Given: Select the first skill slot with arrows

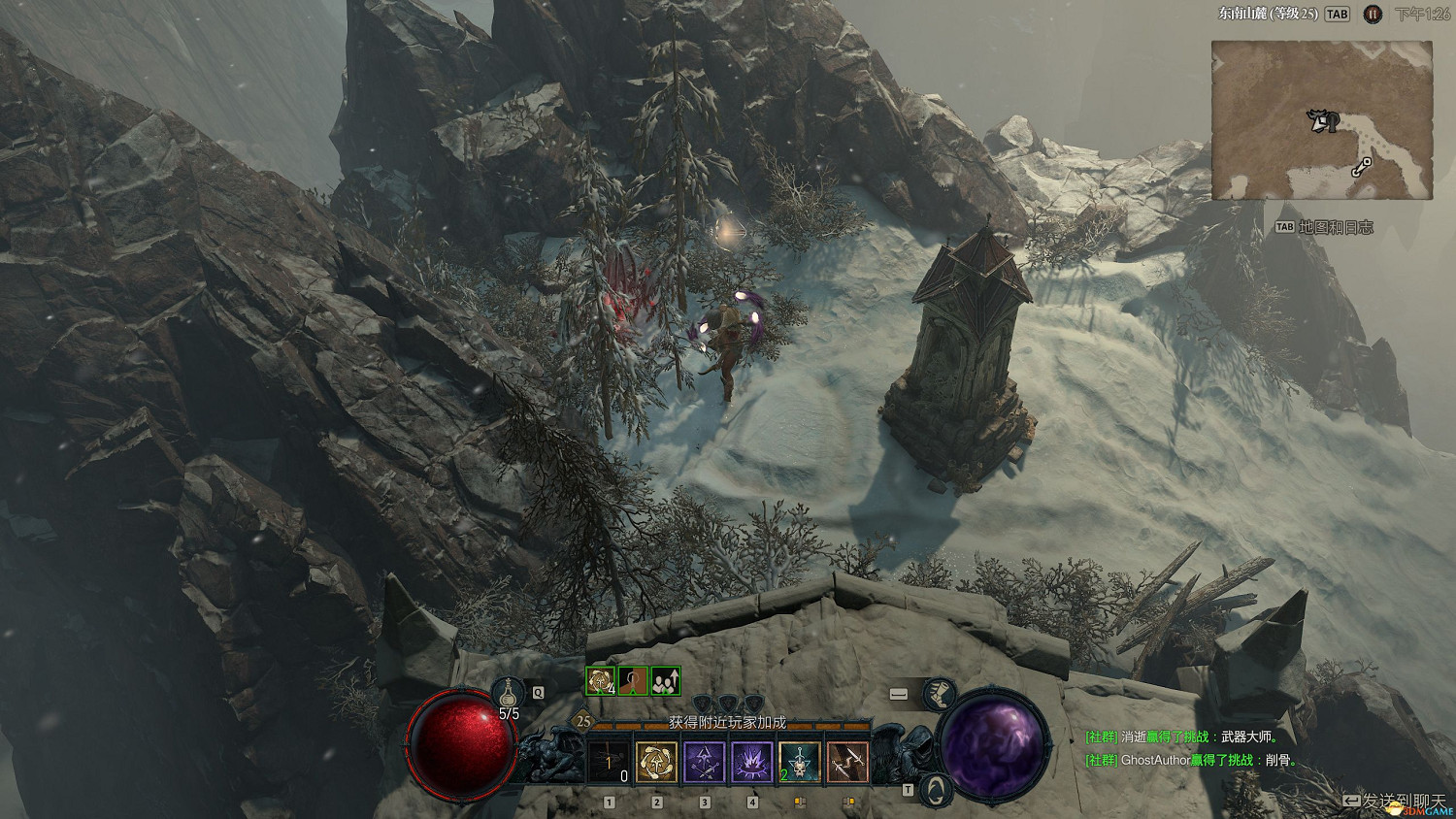Looking at the screenshot, I should [610, 762].
